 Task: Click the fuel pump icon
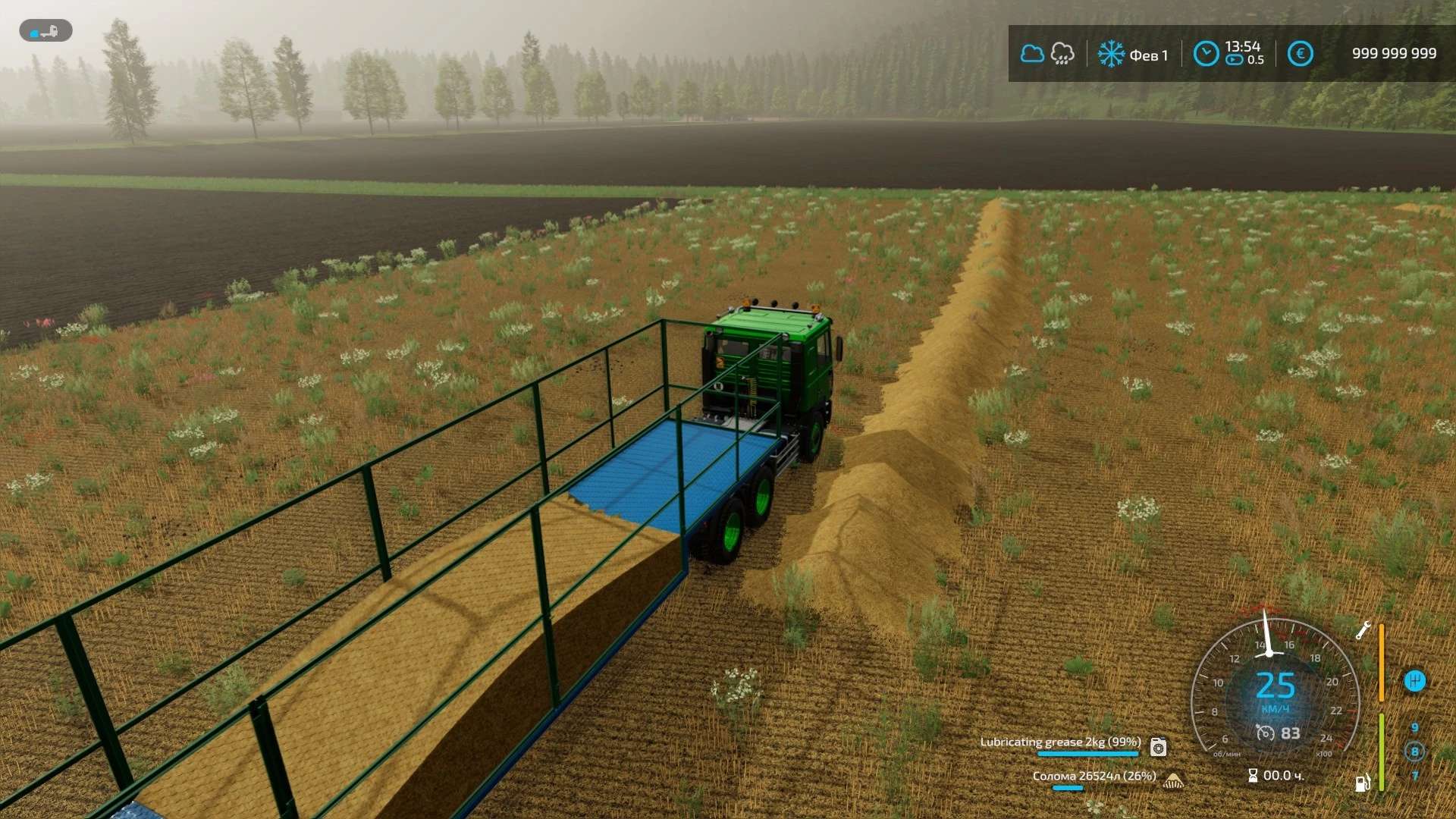point(1363,783)
